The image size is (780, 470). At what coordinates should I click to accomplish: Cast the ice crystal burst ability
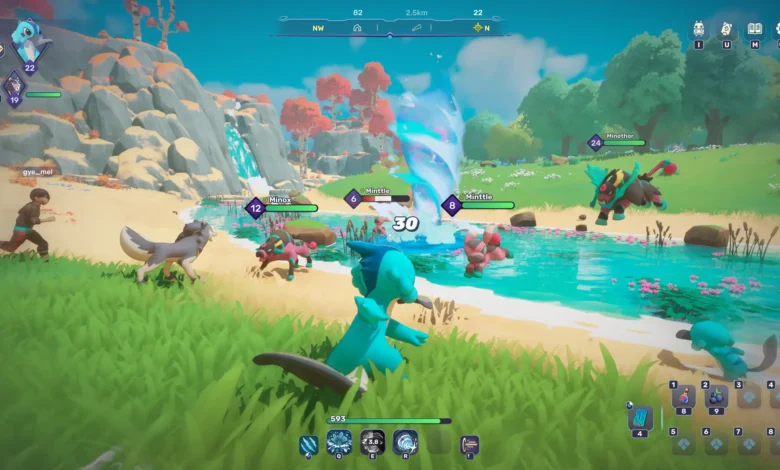[x=339, y=442]
